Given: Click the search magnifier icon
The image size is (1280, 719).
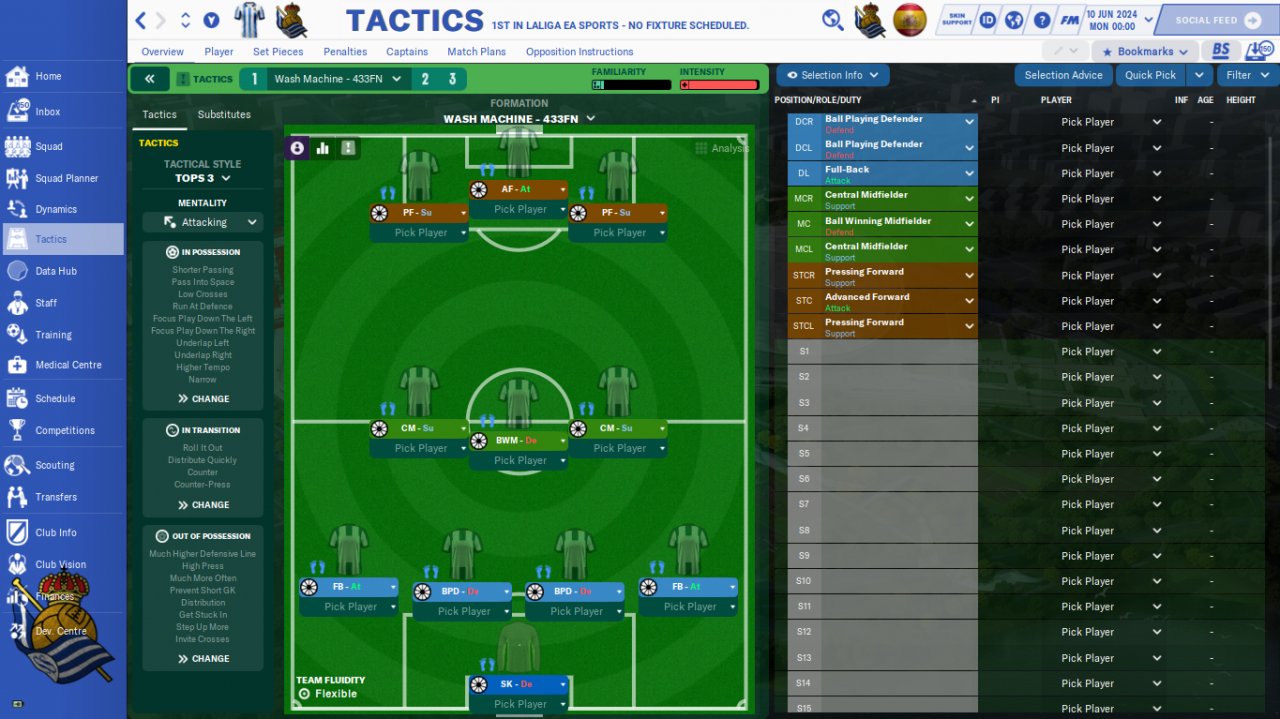Looking at the screenshot, I should point(832,20).
